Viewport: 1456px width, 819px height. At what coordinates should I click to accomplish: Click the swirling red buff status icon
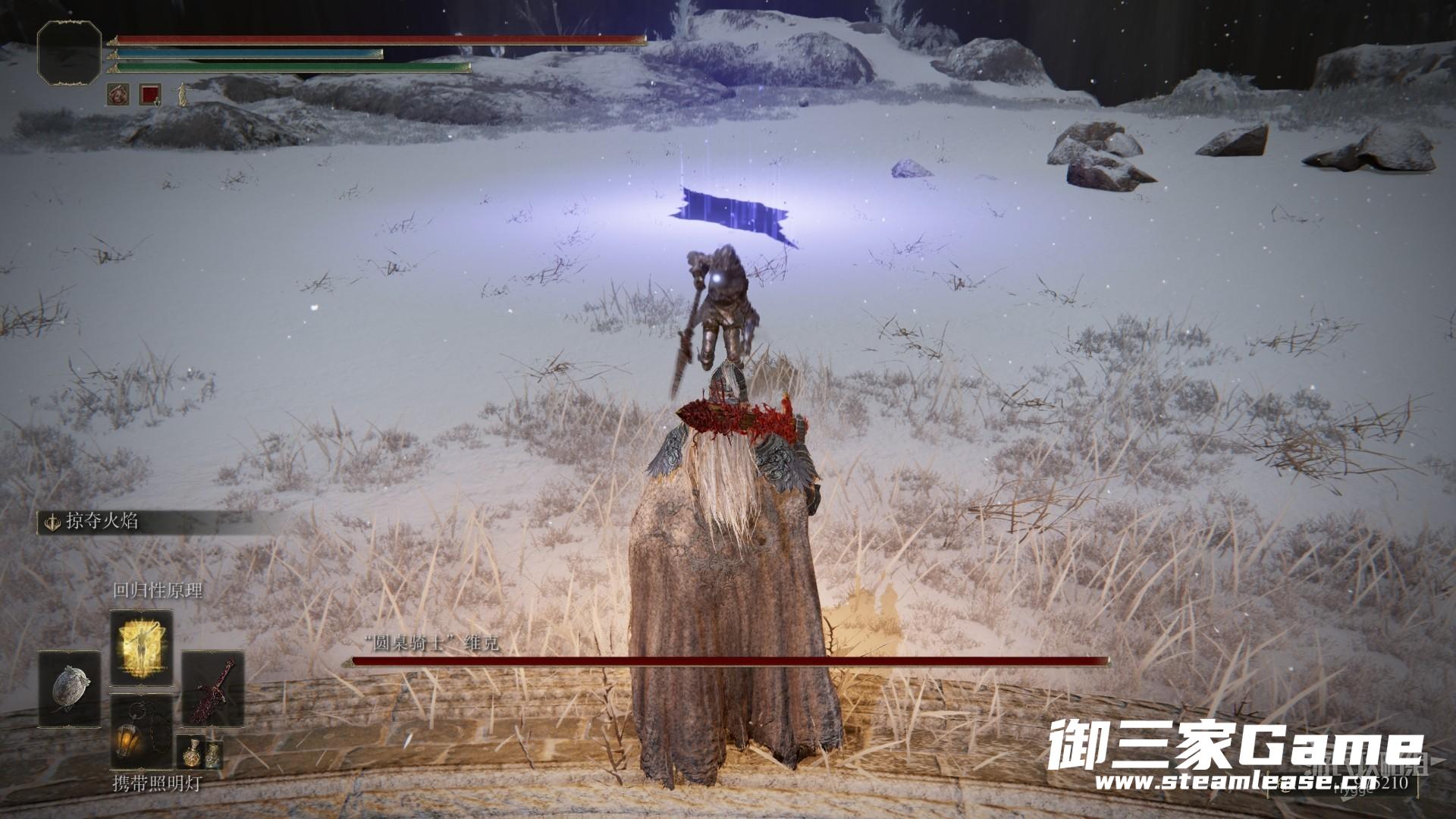(119, 95)
